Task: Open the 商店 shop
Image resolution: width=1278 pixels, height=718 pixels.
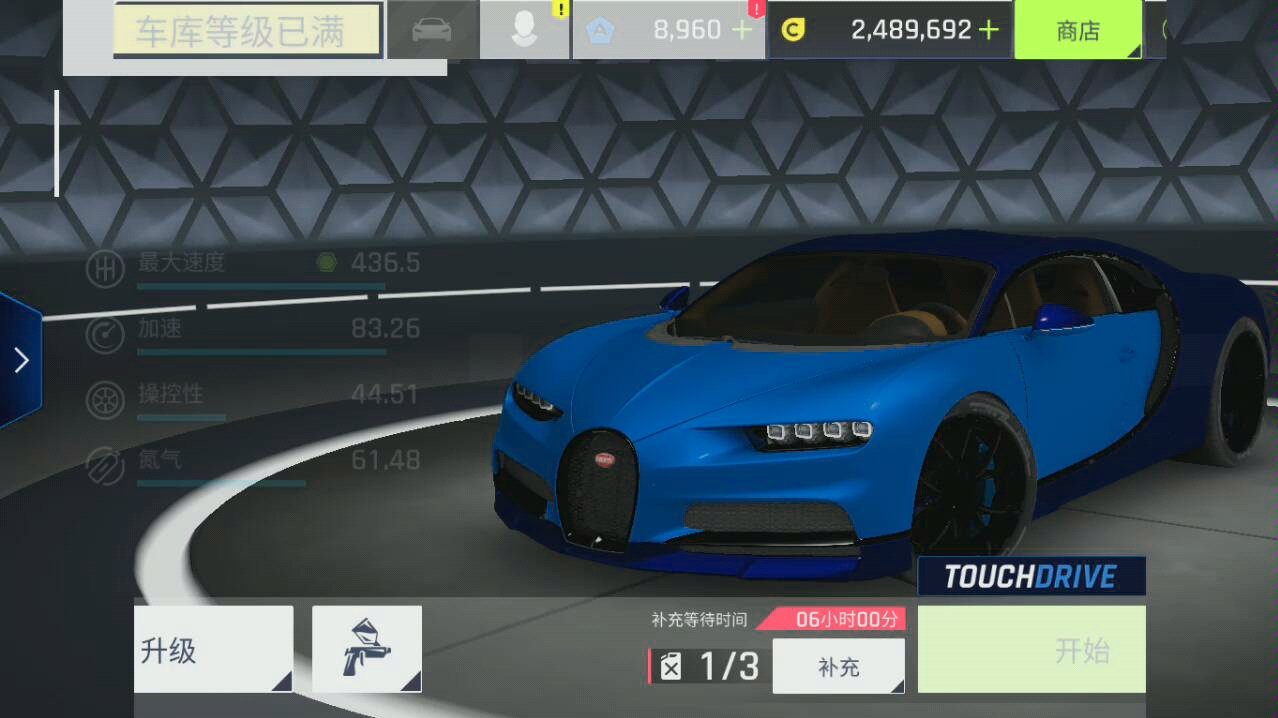Action: (x=1078, y=30)
